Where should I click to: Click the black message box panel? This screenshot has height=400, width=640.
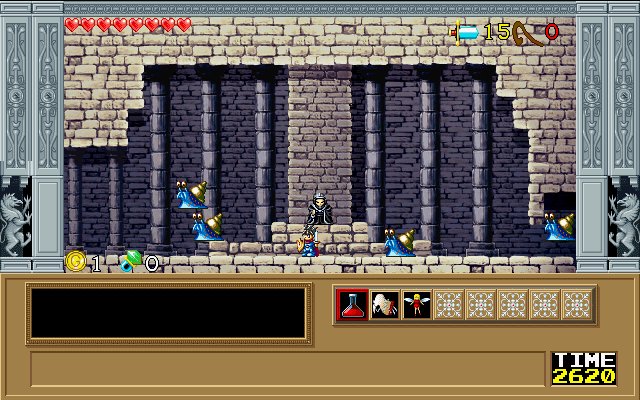(168, 313)
